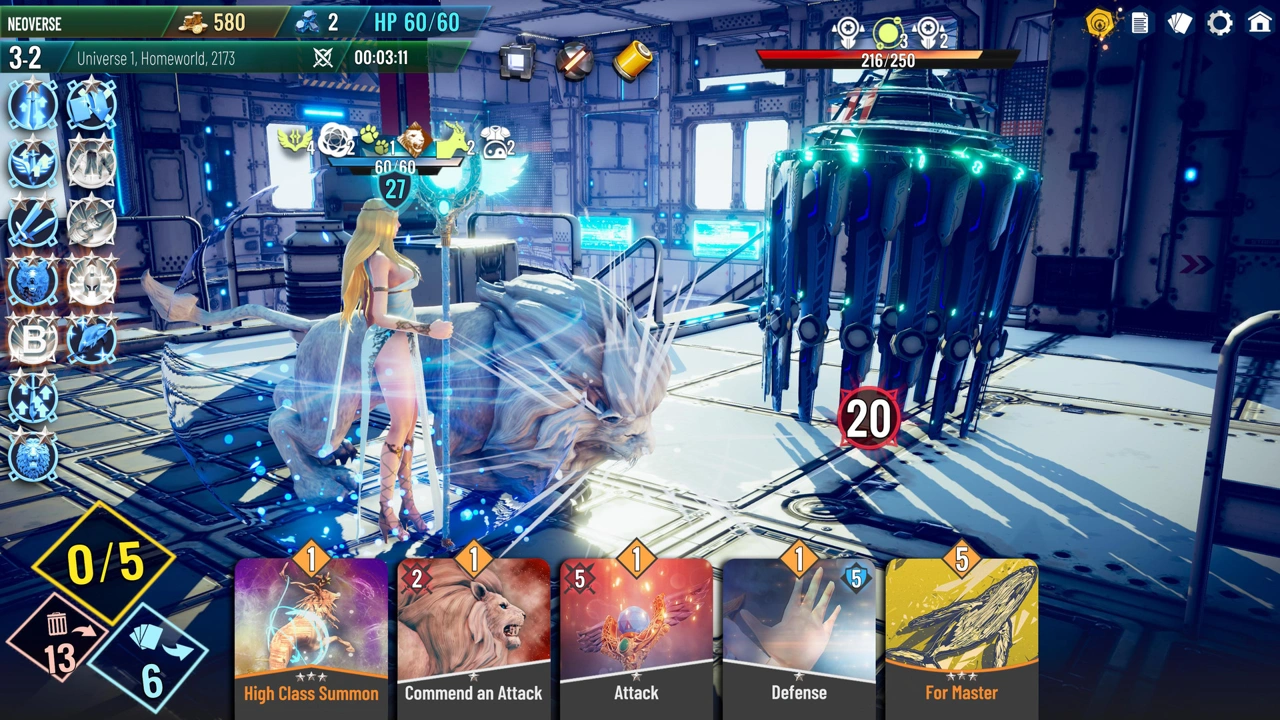Image resolution: width=1280 pixels, height=720 pixels.
Task: Inspect the crossed swords skill icon
Action: [33, 222]
